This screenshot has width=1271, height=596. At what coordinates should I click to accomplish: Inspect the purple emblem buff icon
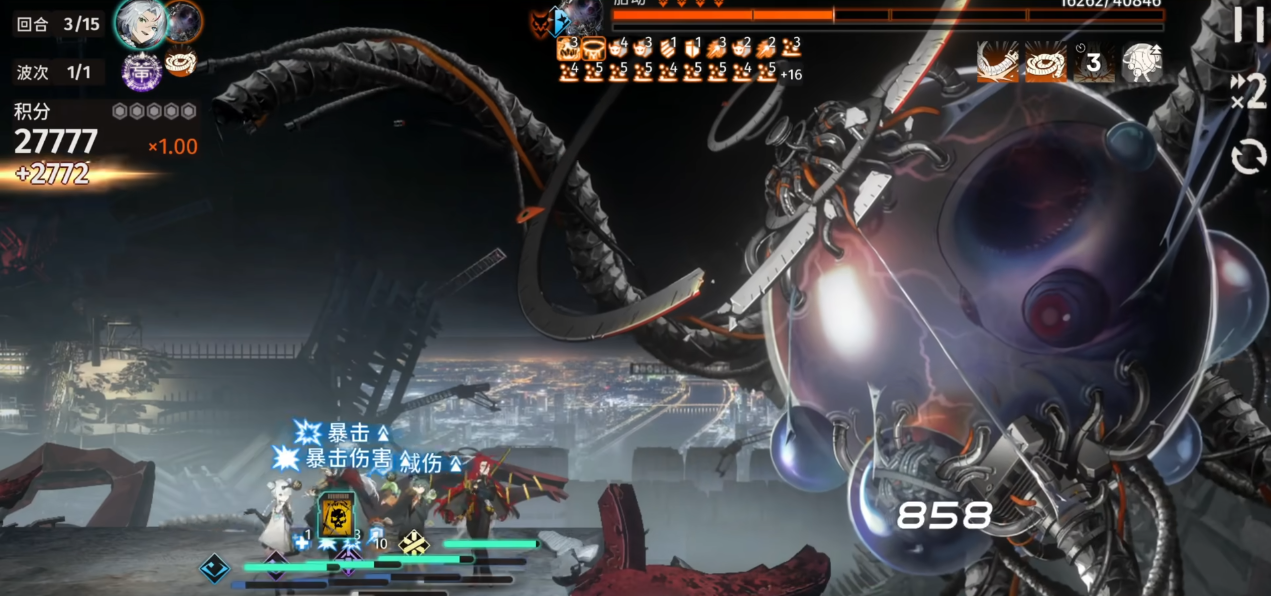point(142,71)
